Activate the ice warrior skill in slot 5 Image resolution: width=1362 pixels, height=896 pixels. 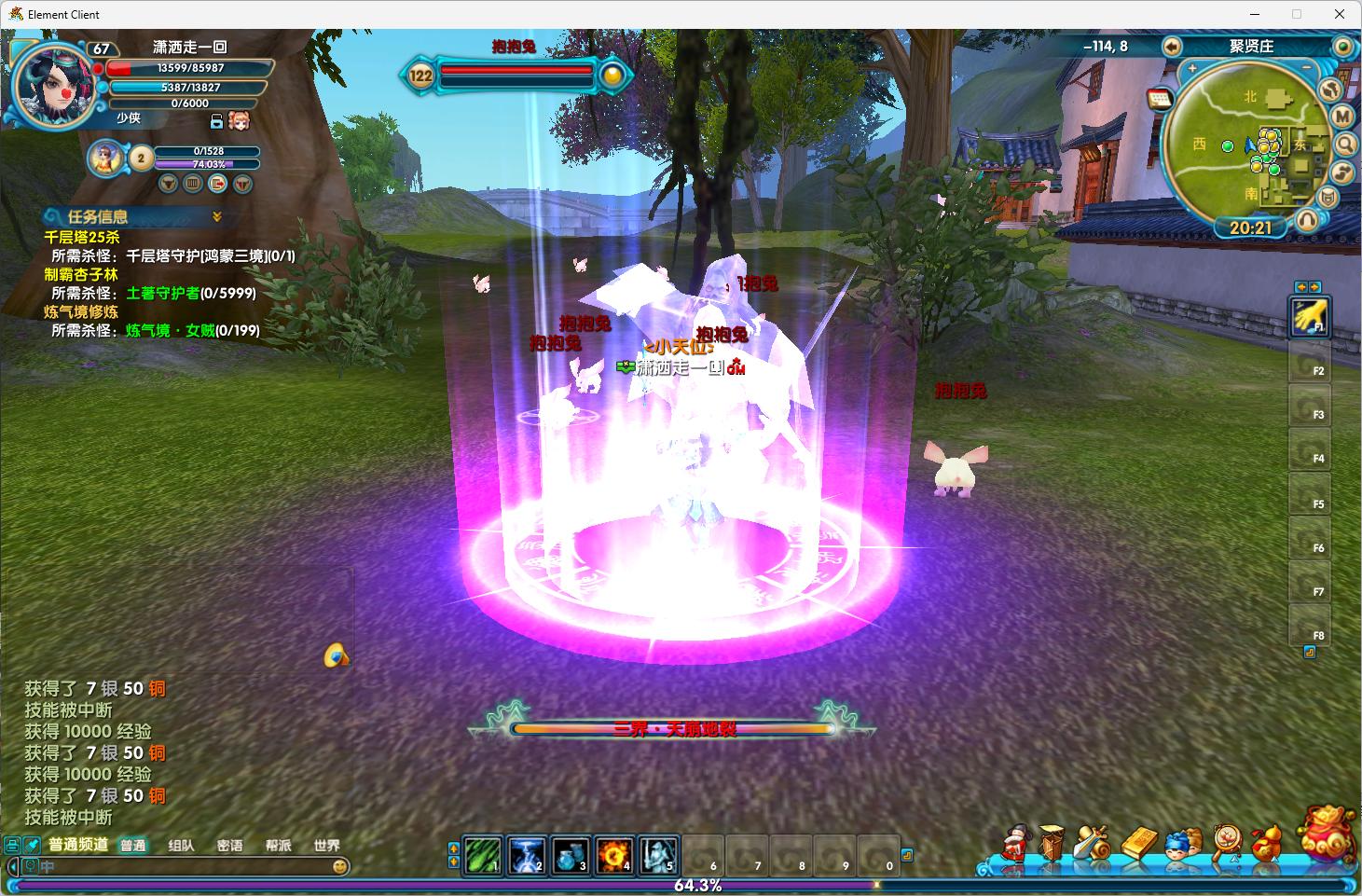pyautogui.click(x=658, y=855)
